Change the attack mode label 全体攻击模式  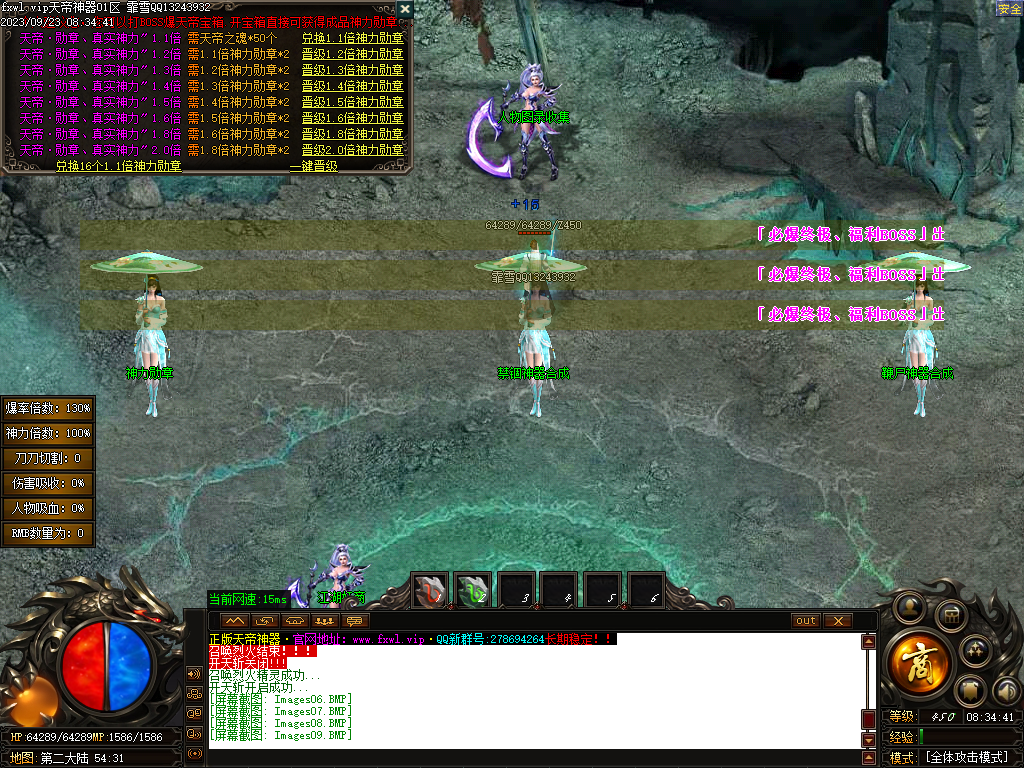(965, 758)
